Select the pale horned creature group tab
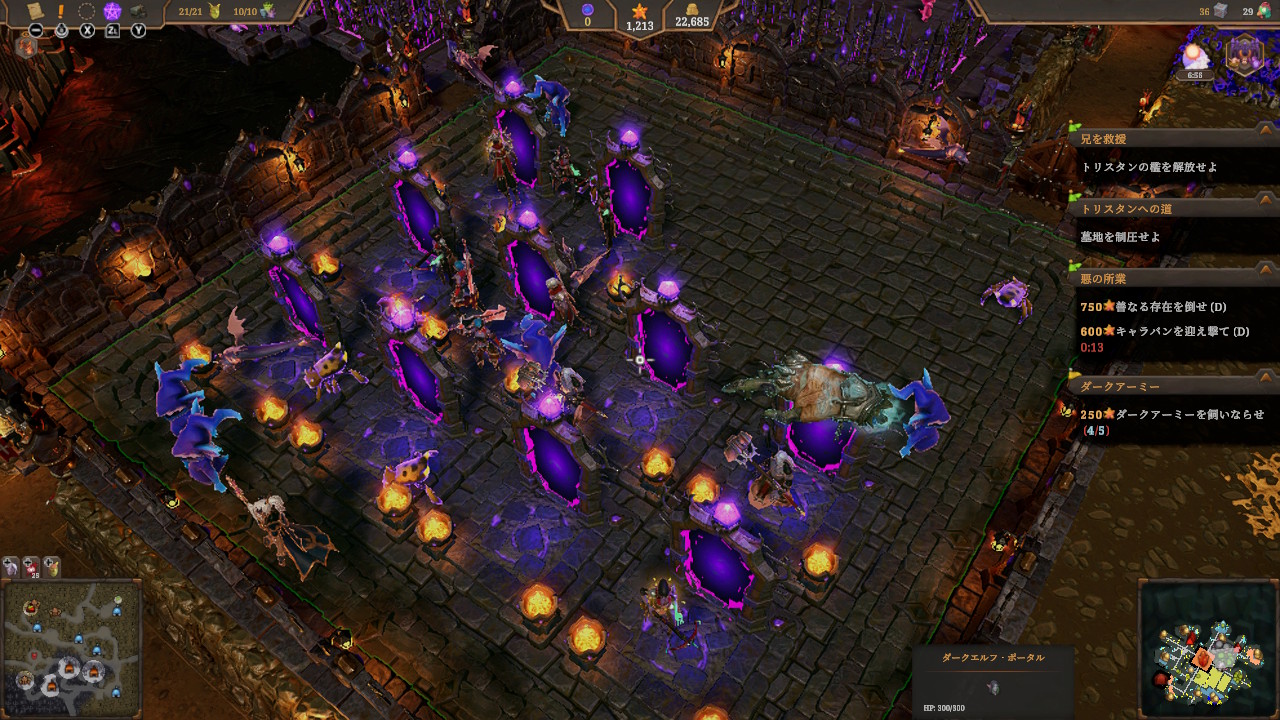Viewport: 1280px width, 720px height. pos(11,566)
